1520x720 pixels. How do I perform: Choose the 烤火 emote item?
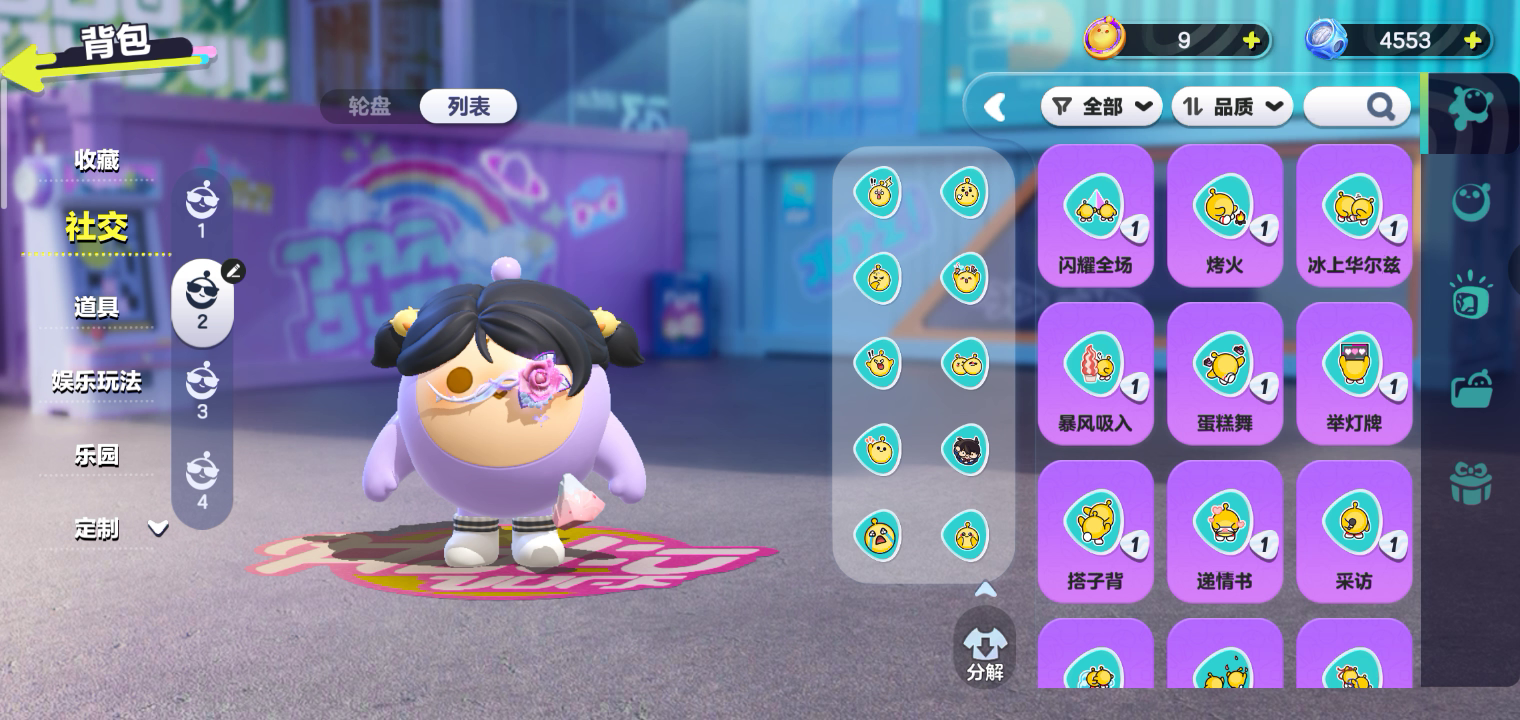click(1224, 215)
